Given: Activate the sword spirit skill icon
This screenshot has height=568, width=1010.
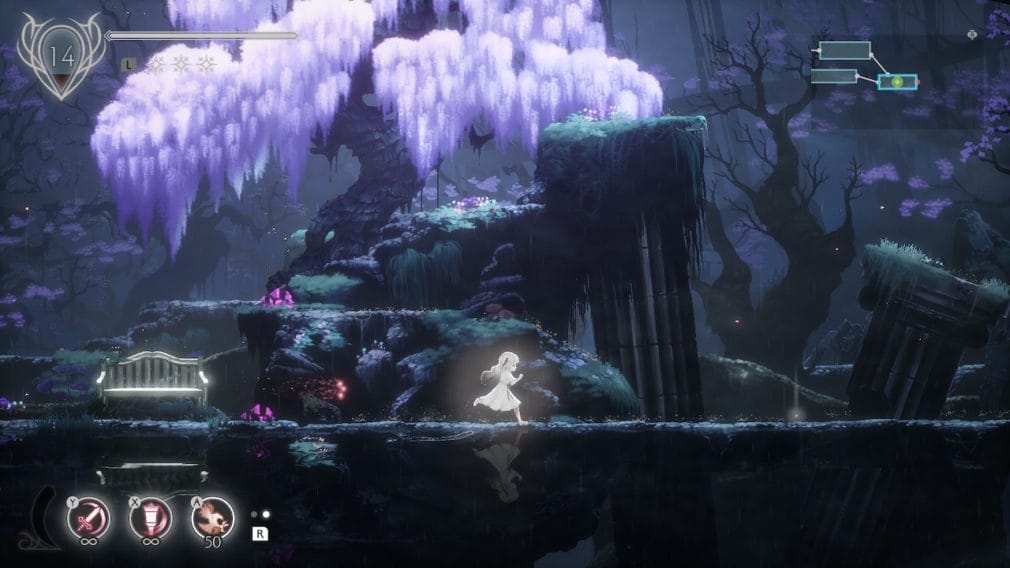Looking at the screenshot, I should point(87,517).
